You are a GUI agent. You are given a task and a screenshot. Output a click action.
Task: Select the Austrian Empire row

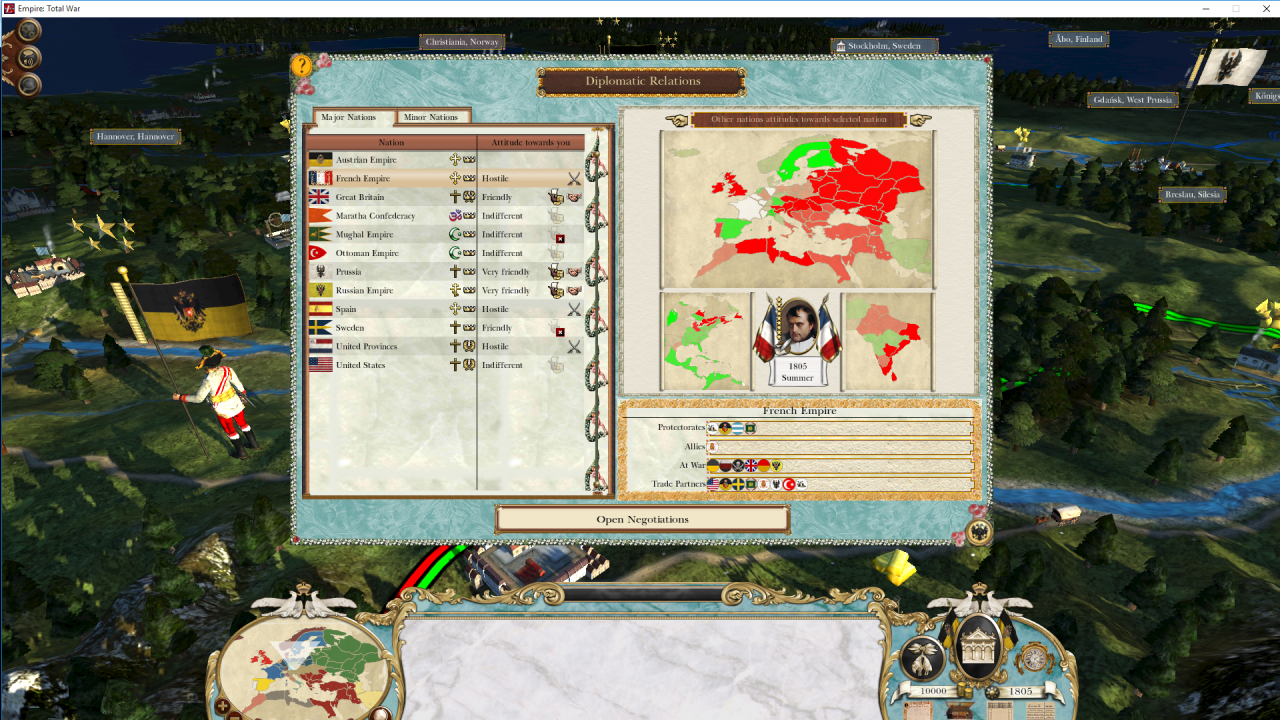(366, 160)
